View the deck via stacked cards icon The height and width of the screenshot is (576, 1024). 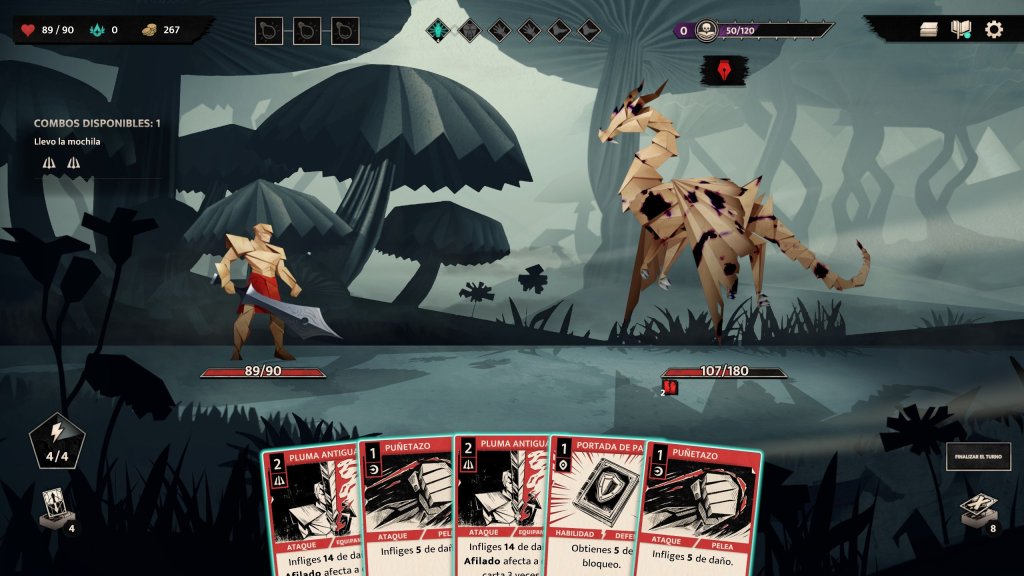pos(929,30)
